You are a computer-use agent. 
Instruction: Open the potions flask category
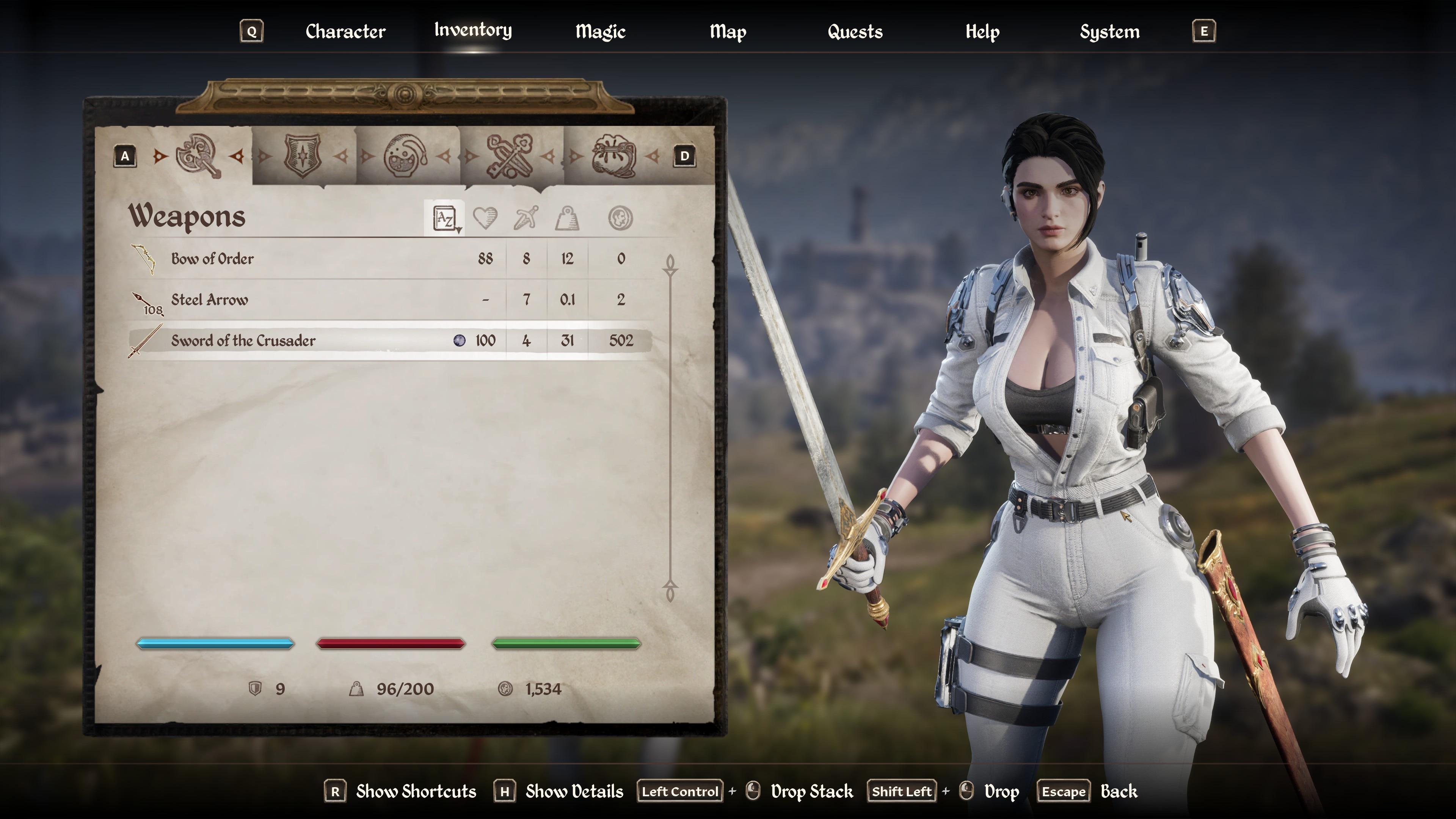pos(406,156)
